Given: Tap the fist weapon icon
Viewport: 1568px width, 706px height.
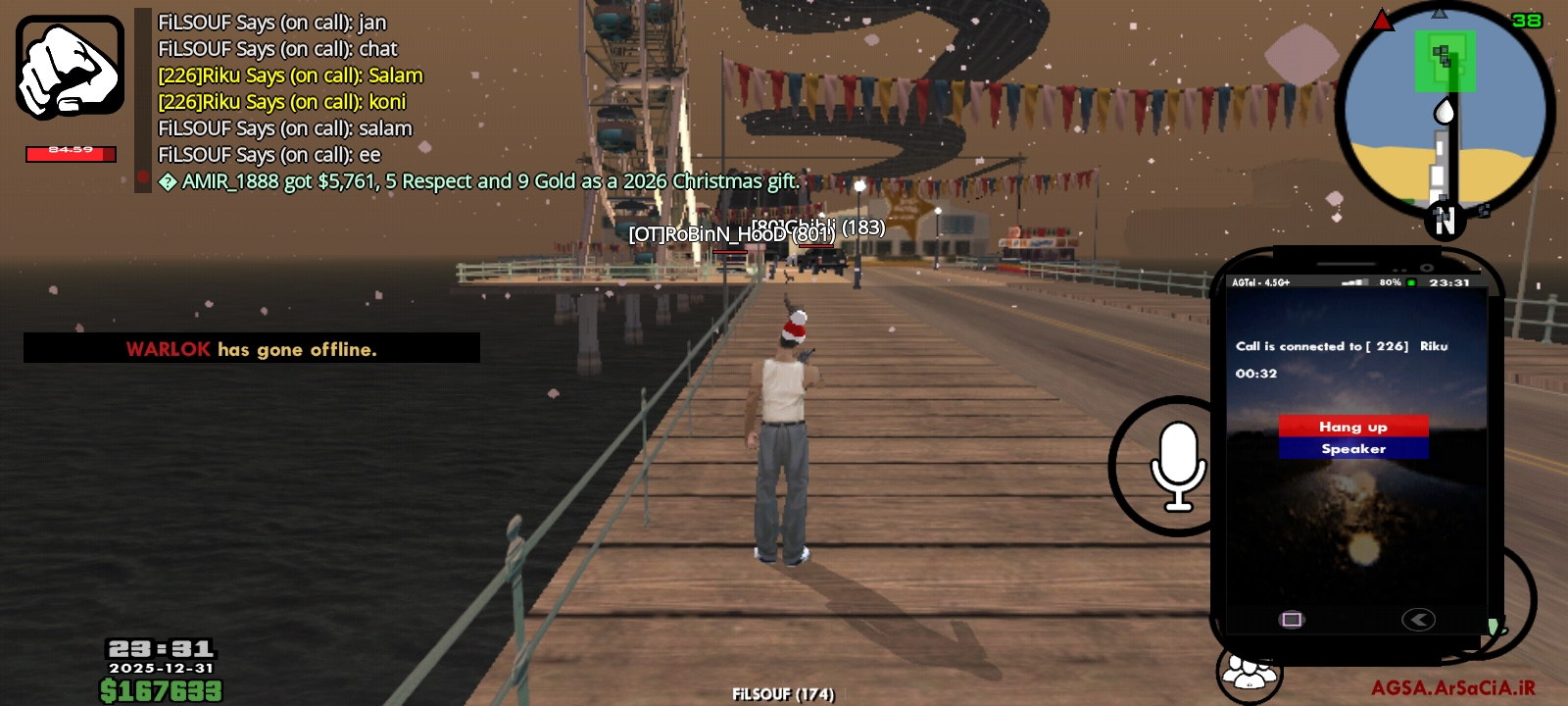Looking at the screenshot, I should pyautogui.click(x=70, y=68).
